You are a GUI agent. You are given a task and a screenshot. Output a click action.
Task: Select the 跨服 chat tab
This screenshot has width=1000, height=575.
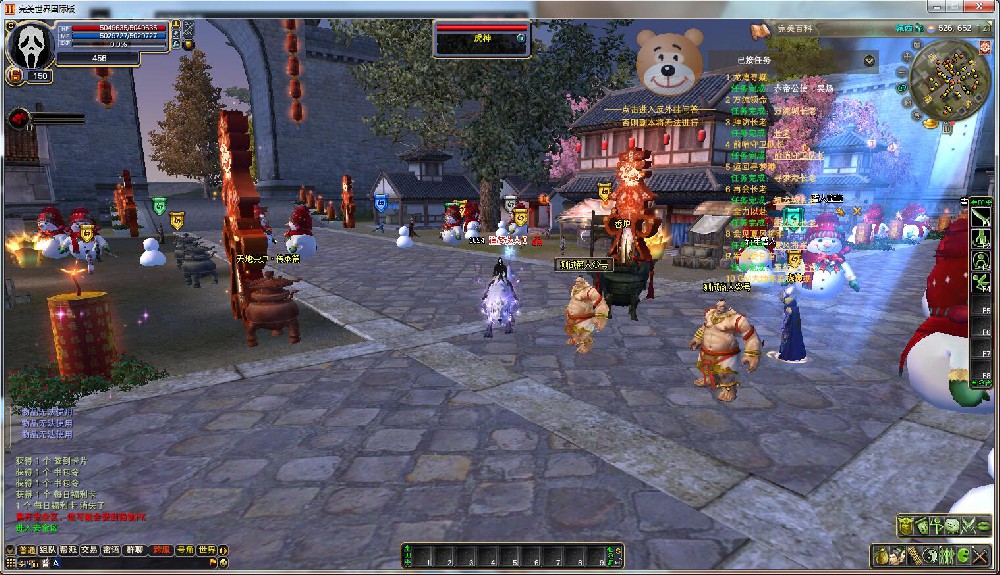point(162,550)
